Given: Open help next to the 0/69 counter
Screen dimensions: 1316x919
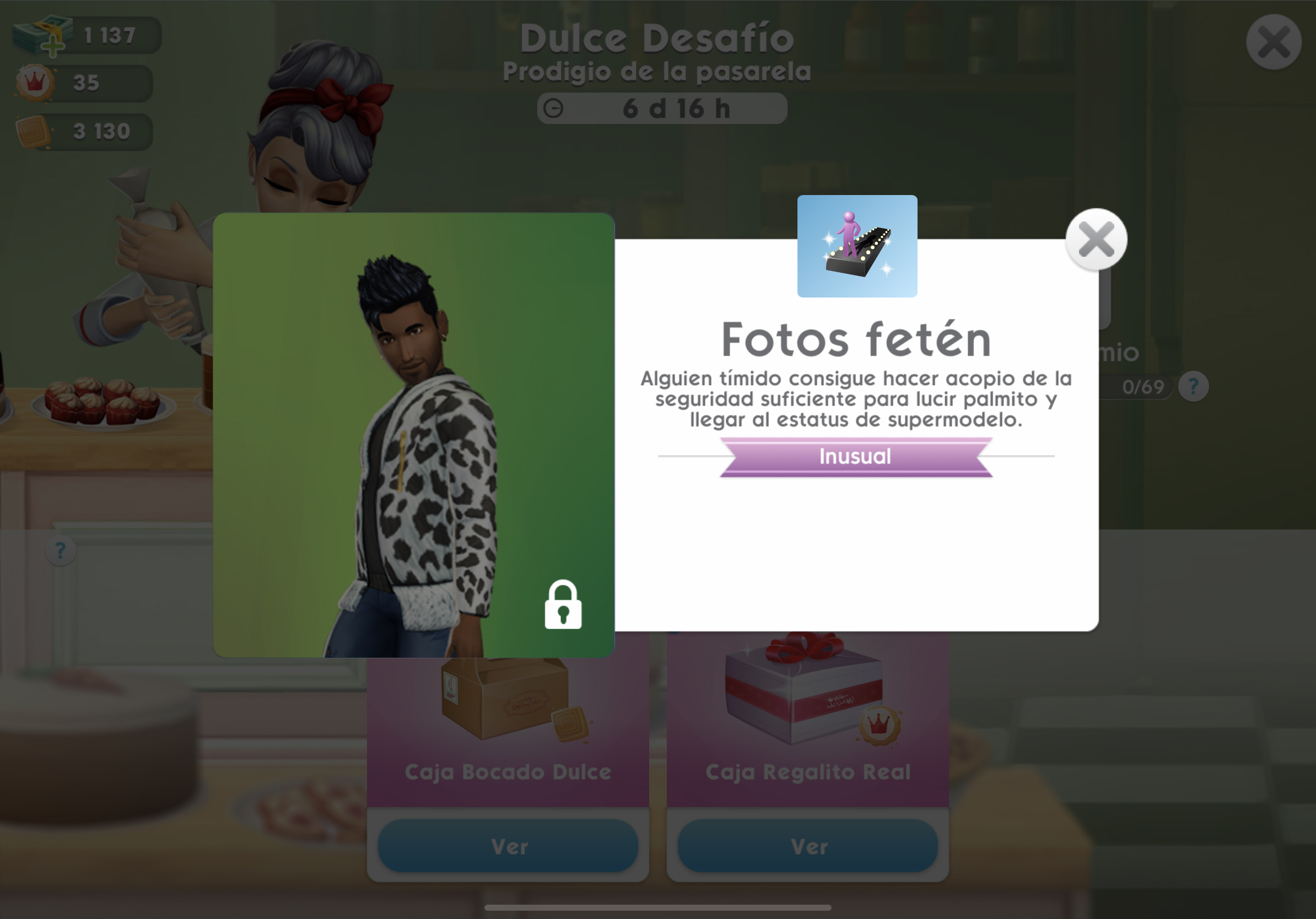Looking at the screenshot, I should (x=1193, y=387).
